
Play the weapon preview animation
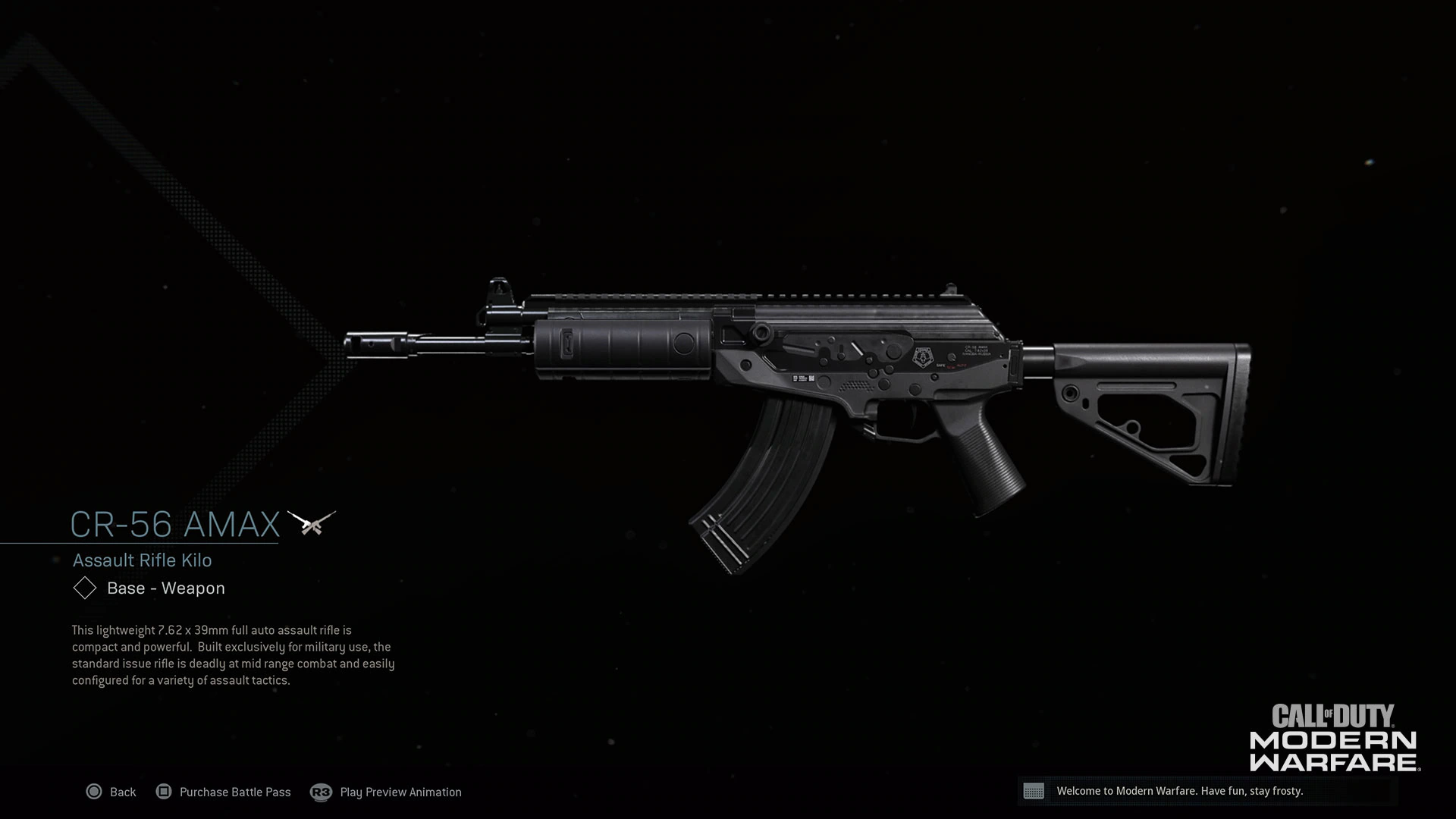387,792
